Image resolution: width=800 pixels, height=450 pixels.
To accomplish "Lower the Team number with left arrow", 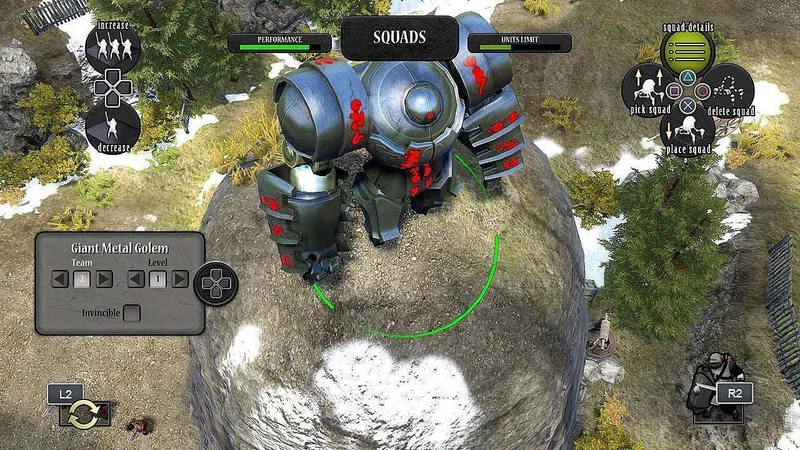I will [61, 279].
